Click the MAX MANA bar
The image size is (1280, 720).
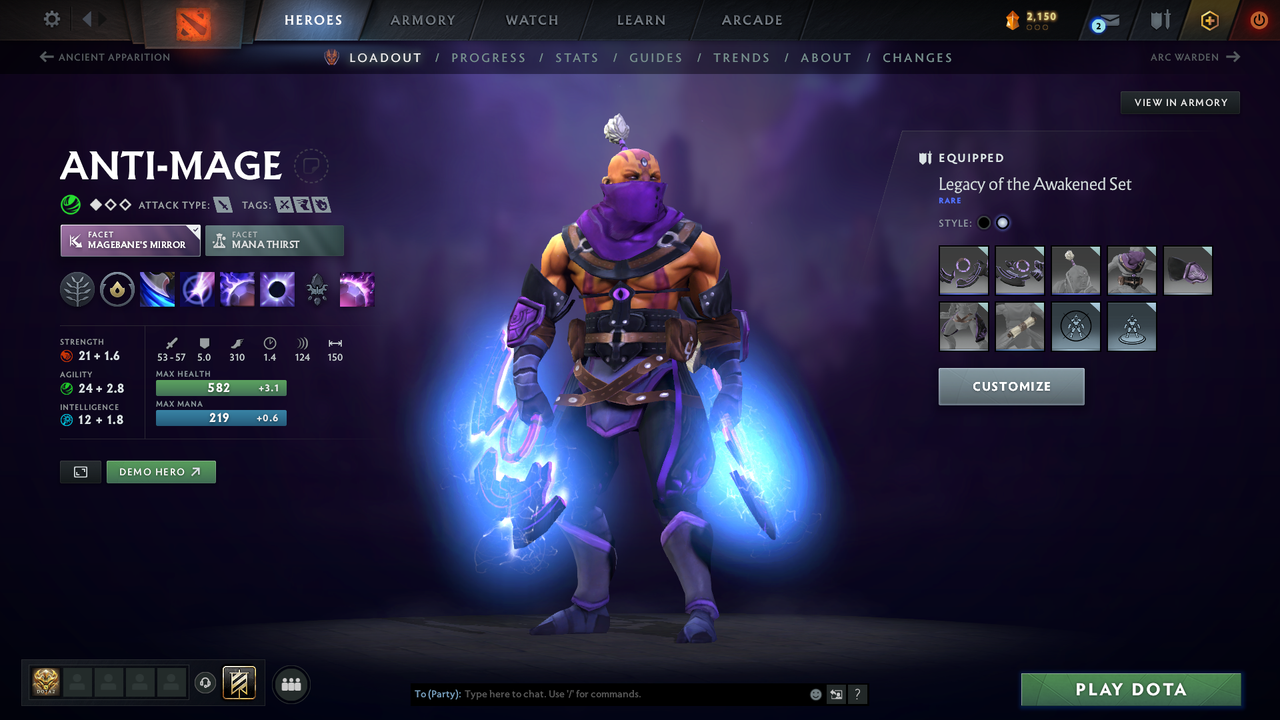pos(221,418)
